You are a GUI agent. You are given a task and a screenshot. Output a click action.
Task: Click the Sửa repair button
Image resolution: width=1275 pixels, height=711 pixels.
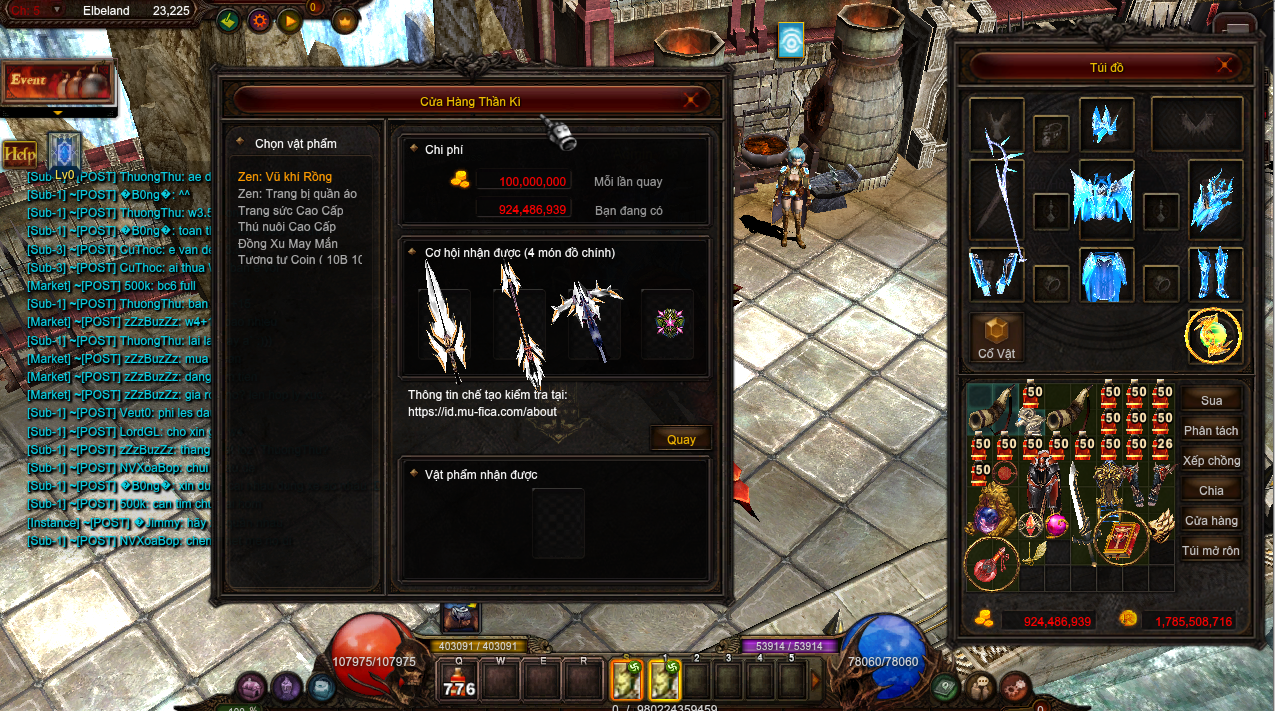point(1211,400)
